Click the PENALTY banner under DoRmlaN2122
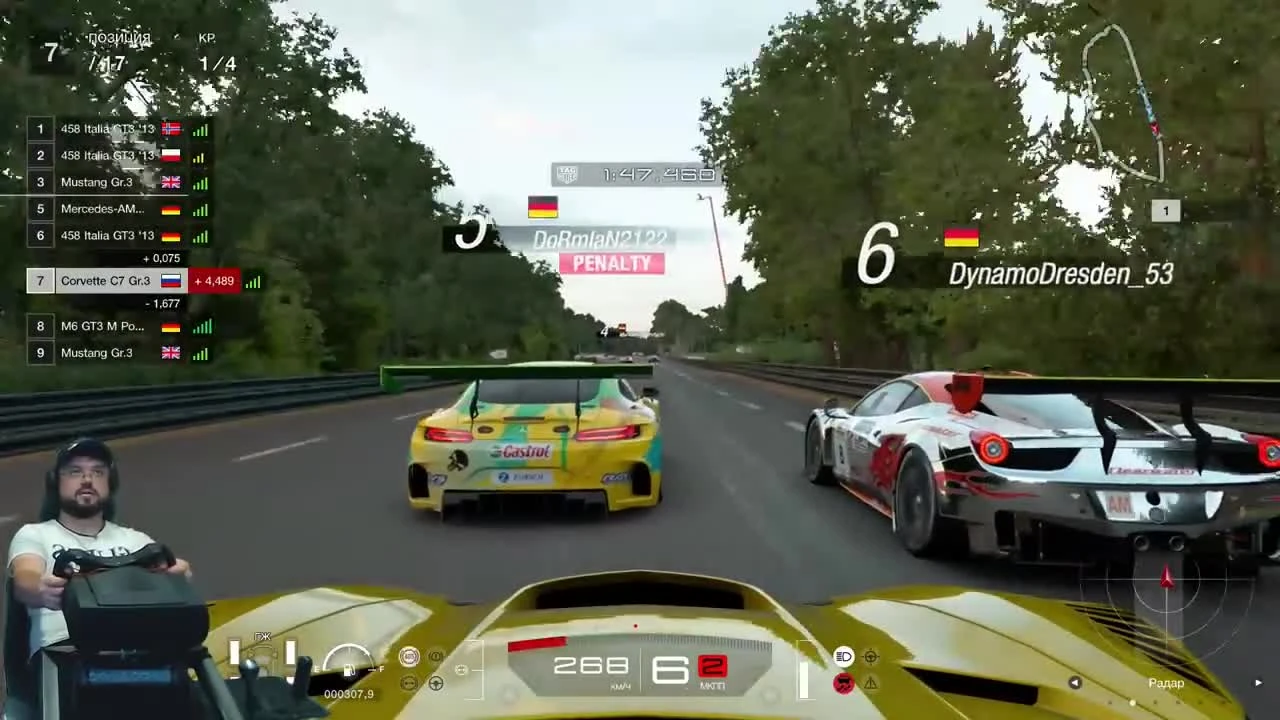This screenshot has height=720, width=1280. [612, 263]
